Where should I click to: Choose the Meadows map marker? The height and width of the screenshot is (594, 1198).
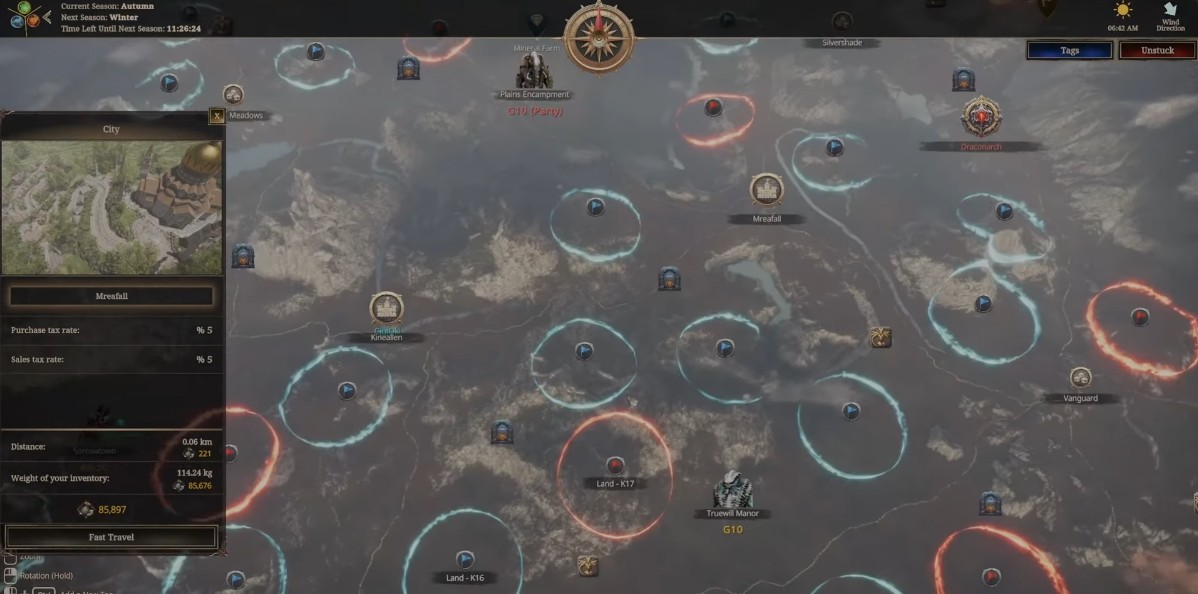pos(234,95)
